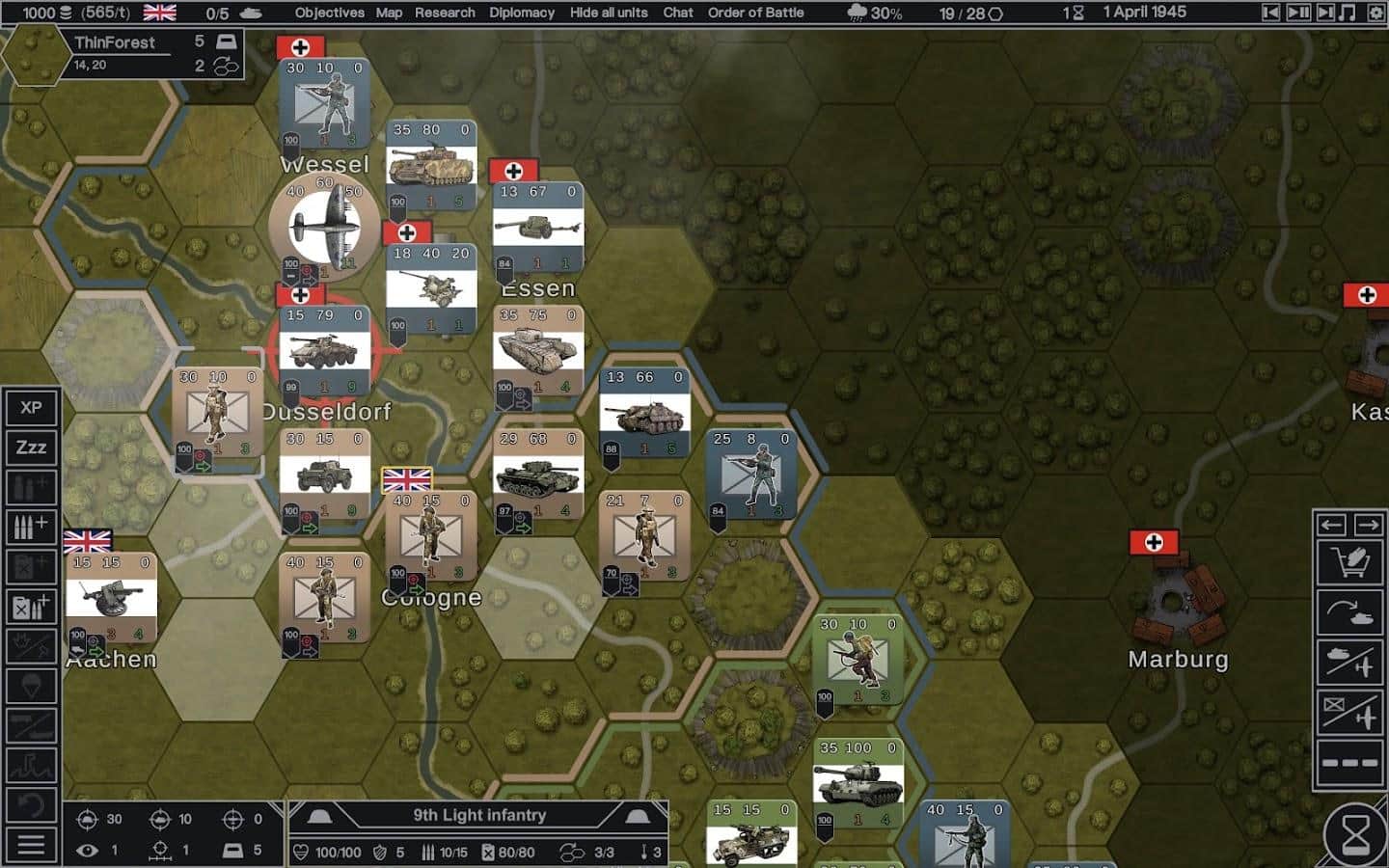Toggle music with the note icon
Image resolution: width=1389 pixels, height=868 pixels.
(x=1348, y=13)
